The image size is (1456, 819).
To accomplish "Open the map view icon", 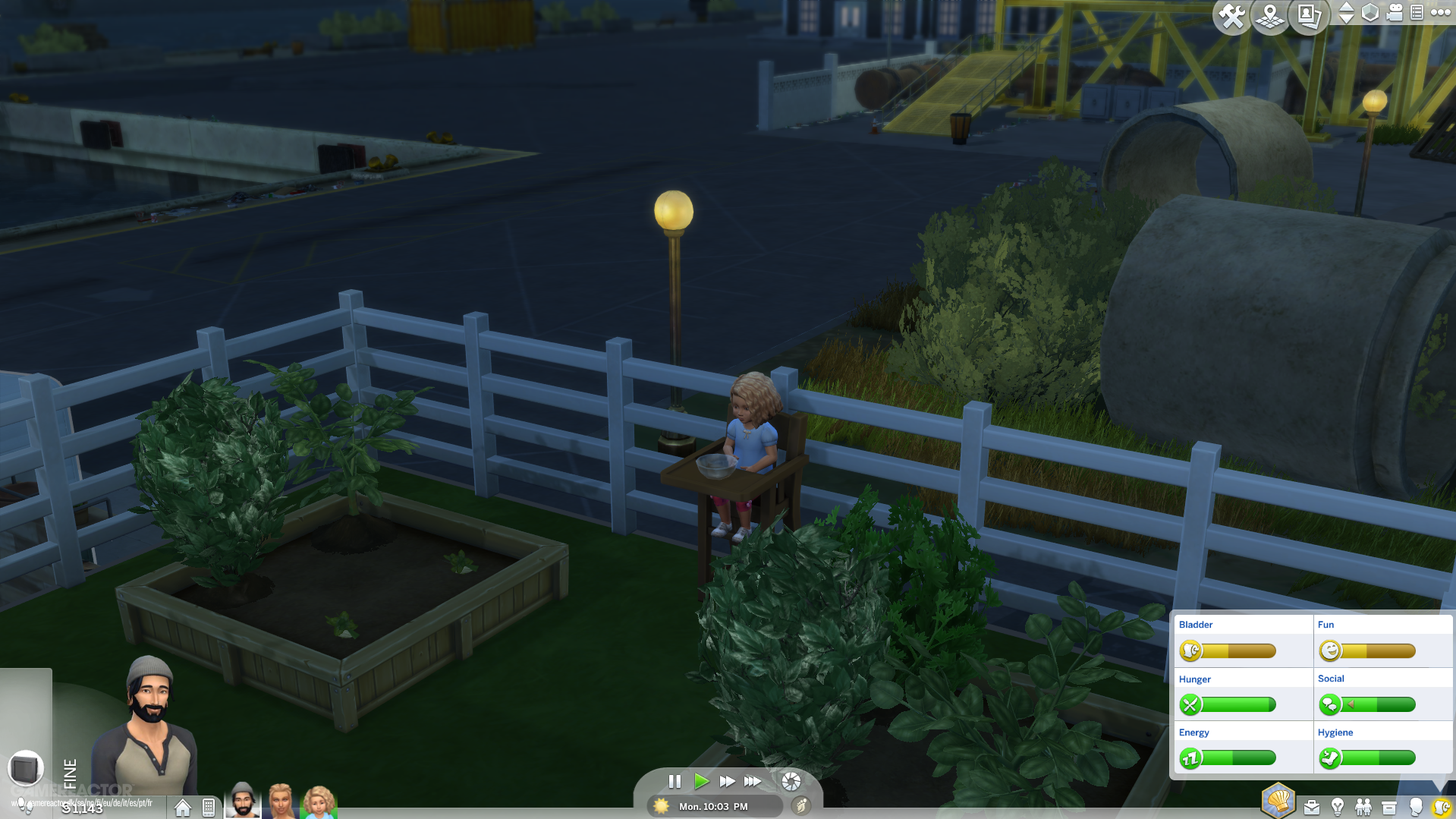I will click(1270, 16).
